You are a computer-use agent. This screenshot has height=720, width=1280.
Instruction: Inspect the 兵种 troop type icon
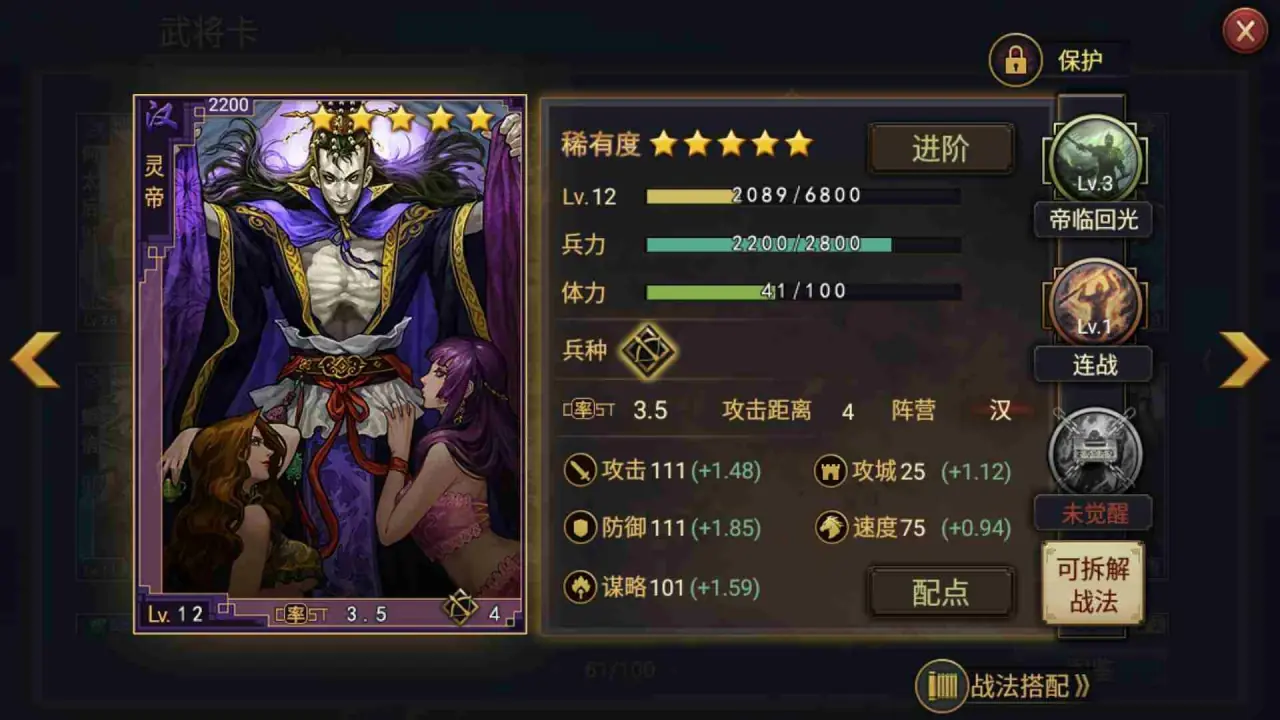coord(647,351)
